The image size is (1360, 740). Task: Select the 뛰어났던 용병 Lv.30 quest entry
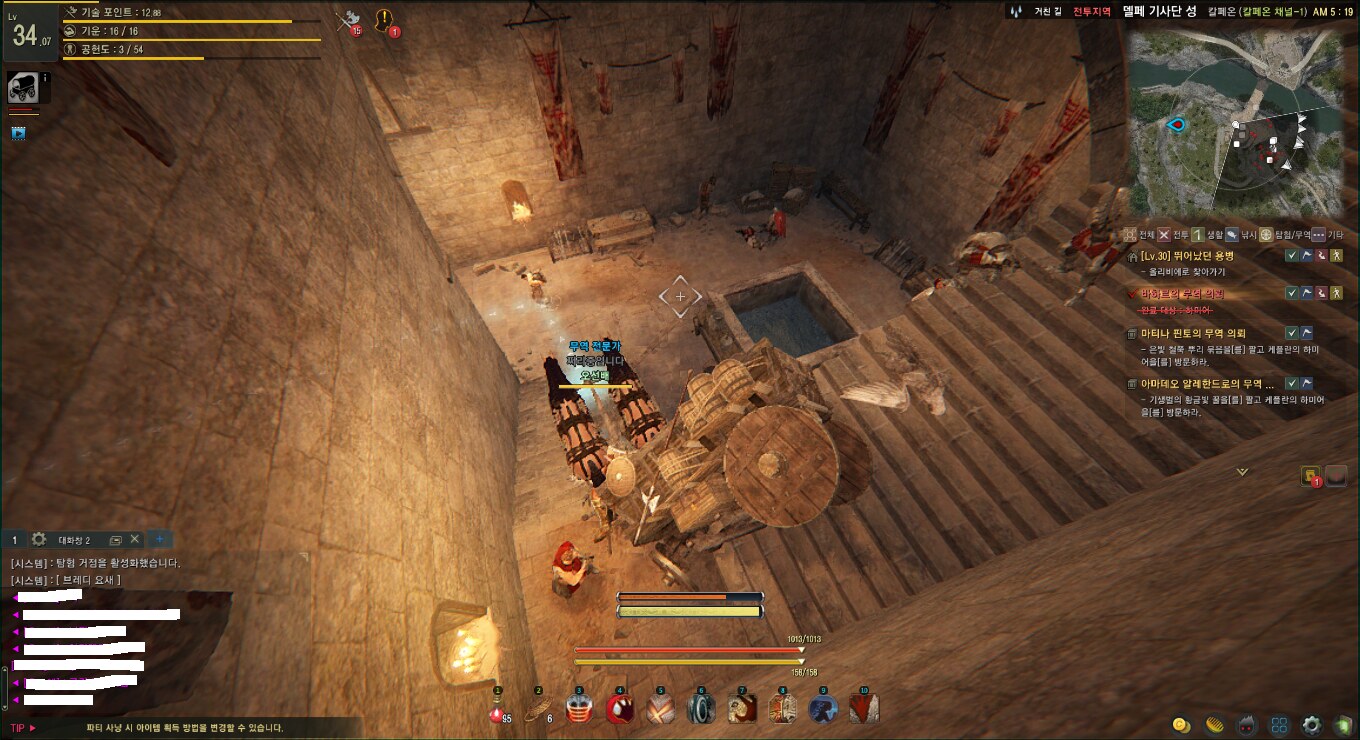(x=1196, y=256)
